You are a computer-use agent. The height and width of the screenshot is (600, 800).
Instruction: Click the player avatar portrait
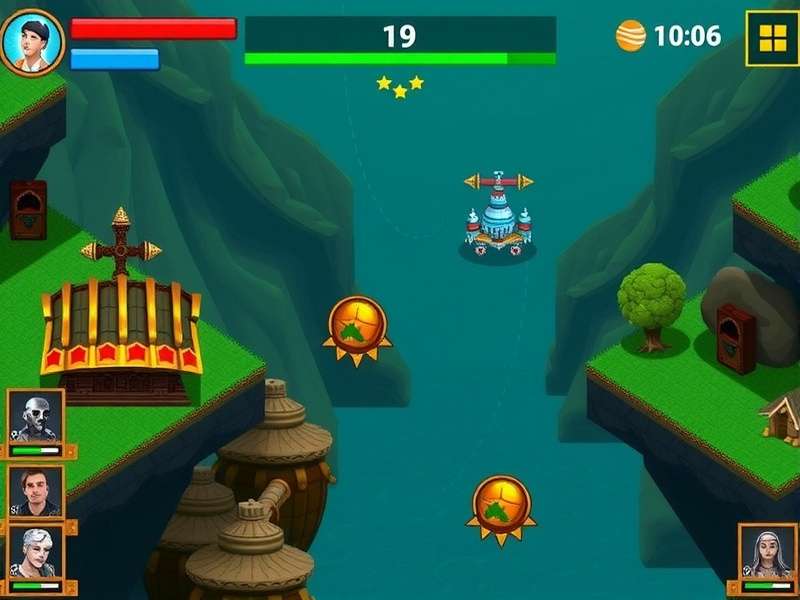(32, 42)
